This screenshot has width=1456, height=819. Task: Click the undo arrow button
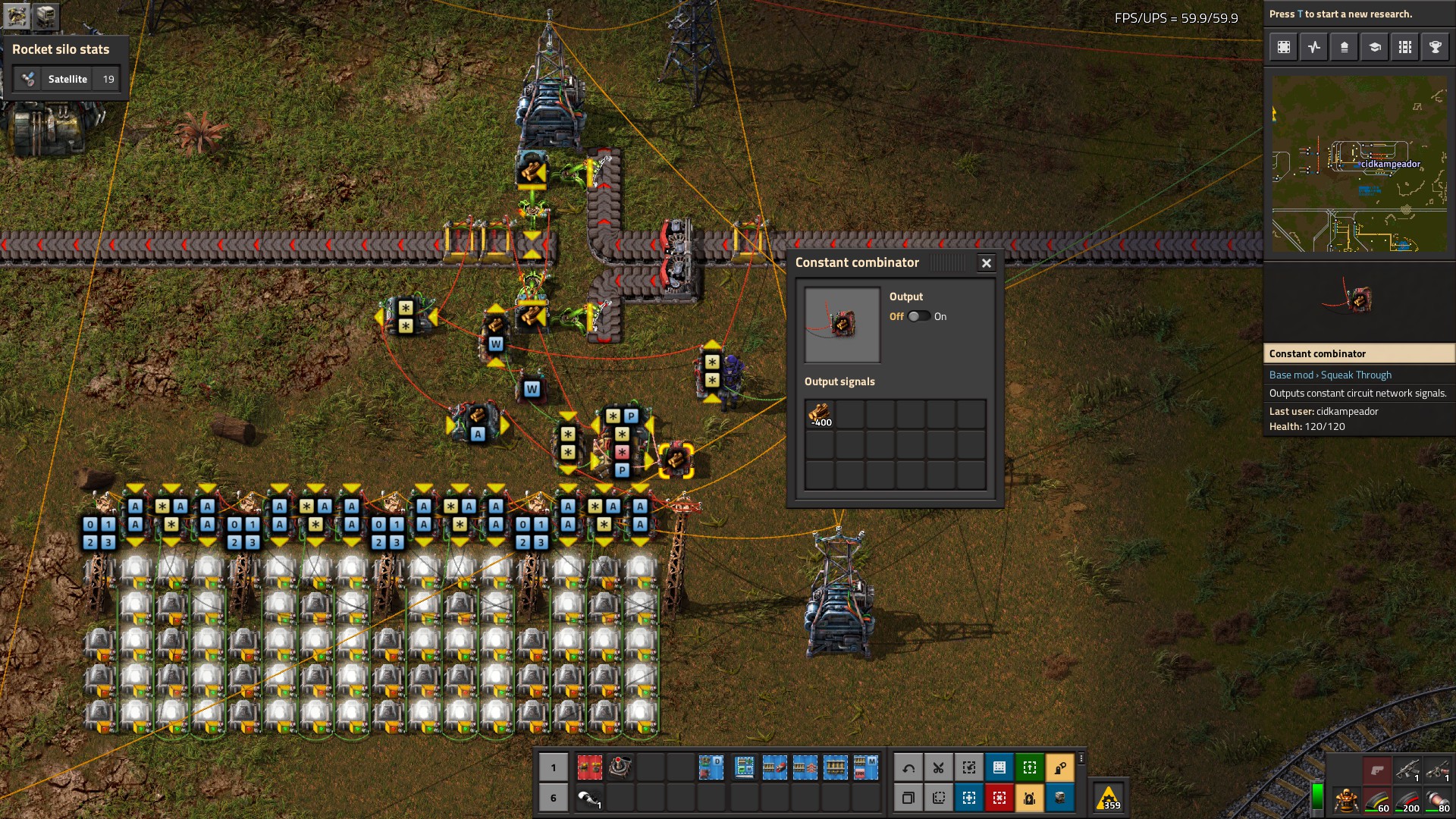pyautogui.click(x=908, y=767)
